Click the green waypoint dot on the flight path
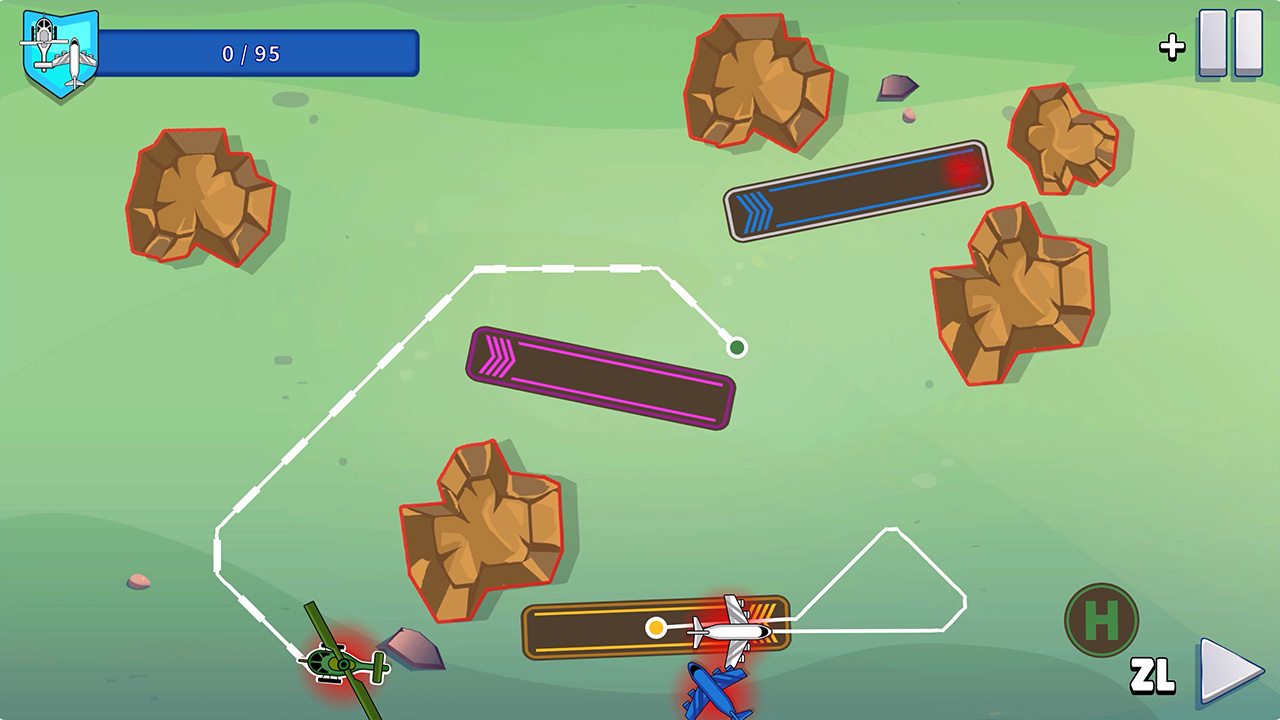The height and width of the screenshot is (720, 1280). click(736, 345)
